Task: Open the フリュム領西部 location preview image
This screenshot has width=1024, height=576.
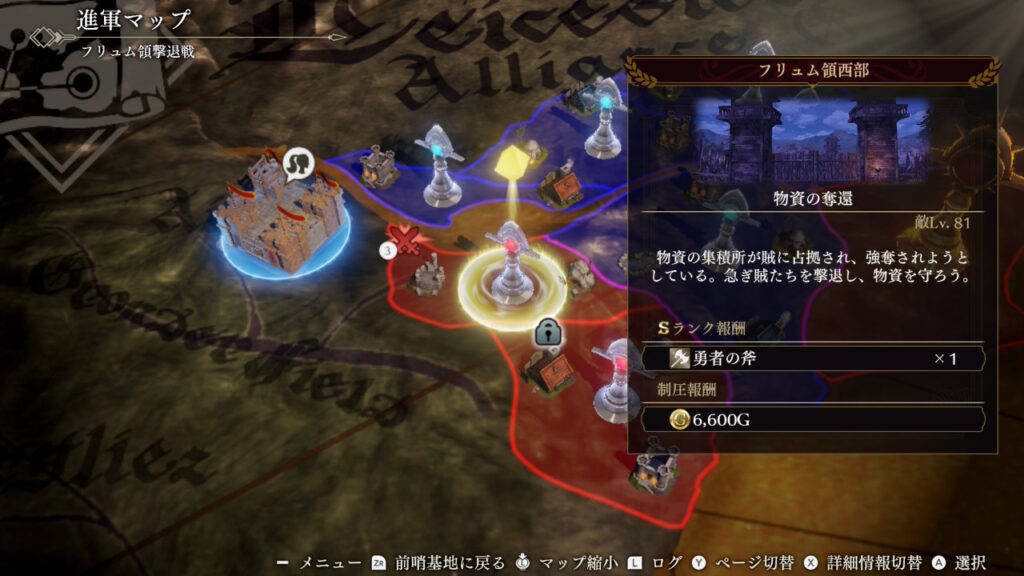Action: [x=812, y=139]
